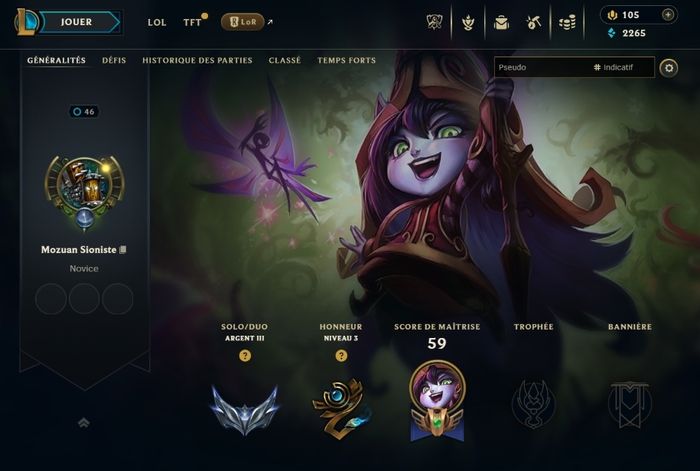Show the Classé tab
This screenshot has height=471, width=700.
(285, 60)
